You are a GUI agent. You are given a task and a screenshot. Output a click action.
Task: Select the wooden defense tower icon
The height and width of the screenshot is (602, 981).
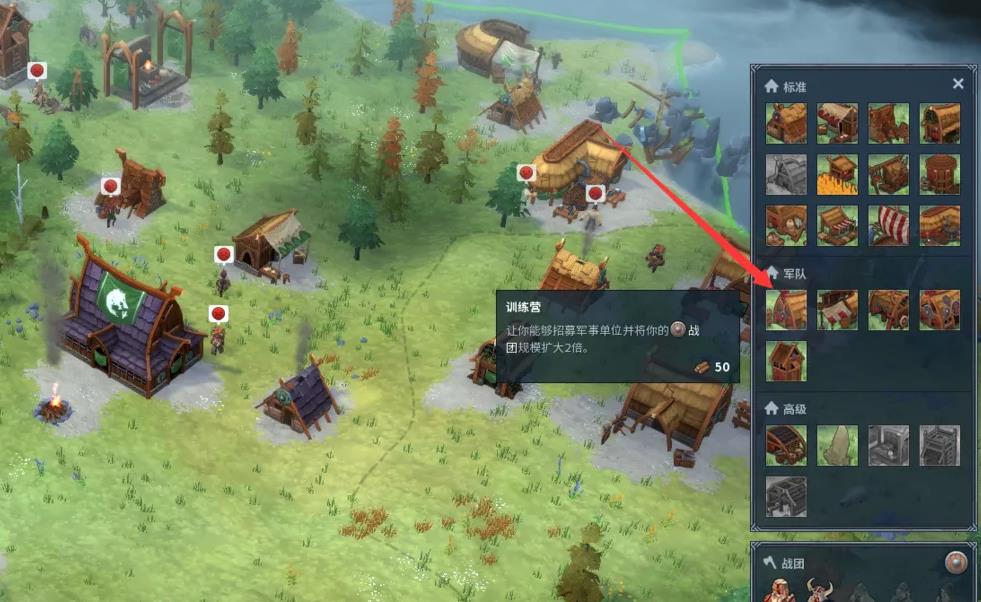click(x=786, y=361)
